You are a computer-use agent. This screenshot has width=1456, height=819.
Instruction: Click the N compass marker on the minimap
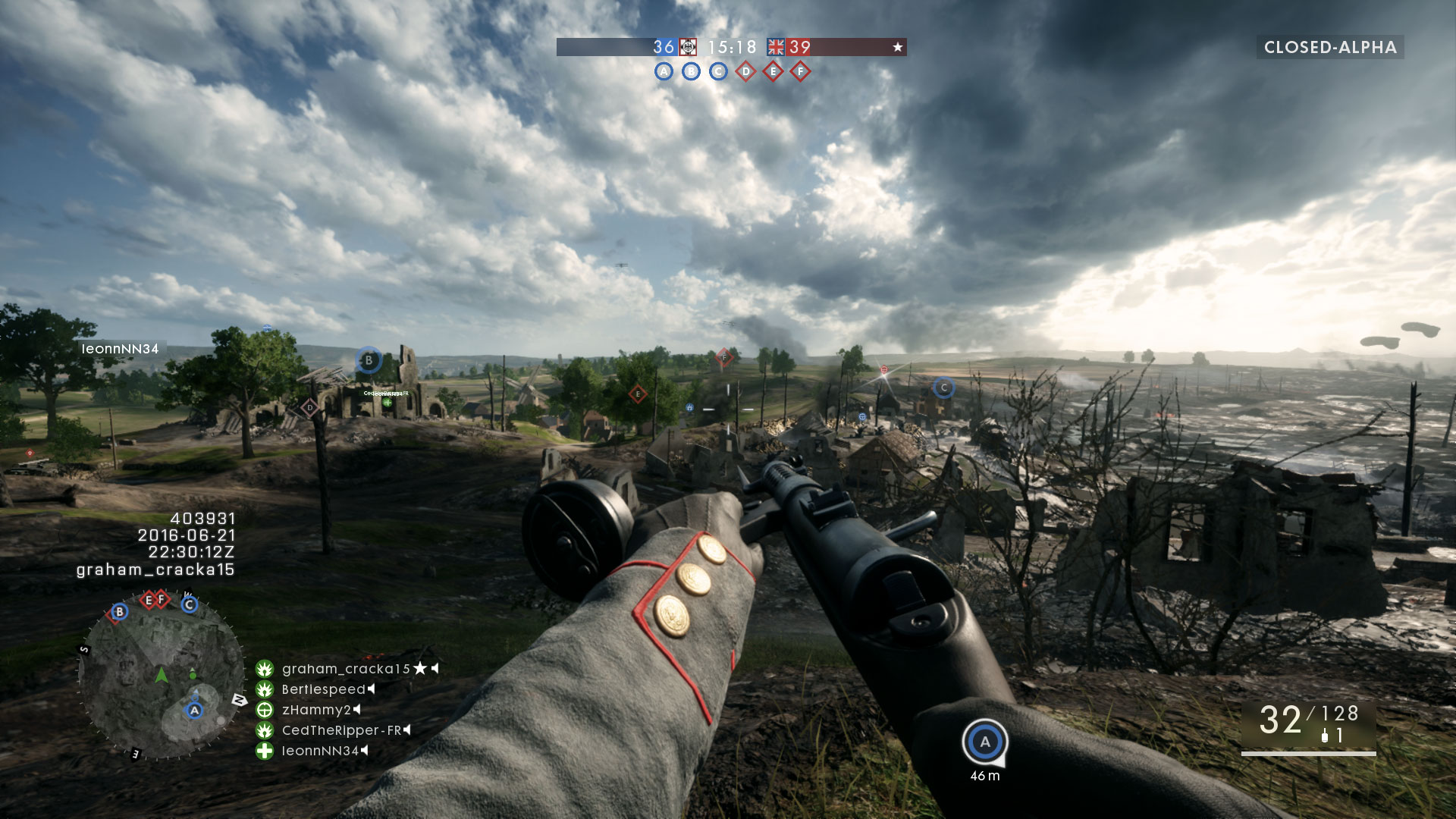pyautogui.click(x=240, y=699)
